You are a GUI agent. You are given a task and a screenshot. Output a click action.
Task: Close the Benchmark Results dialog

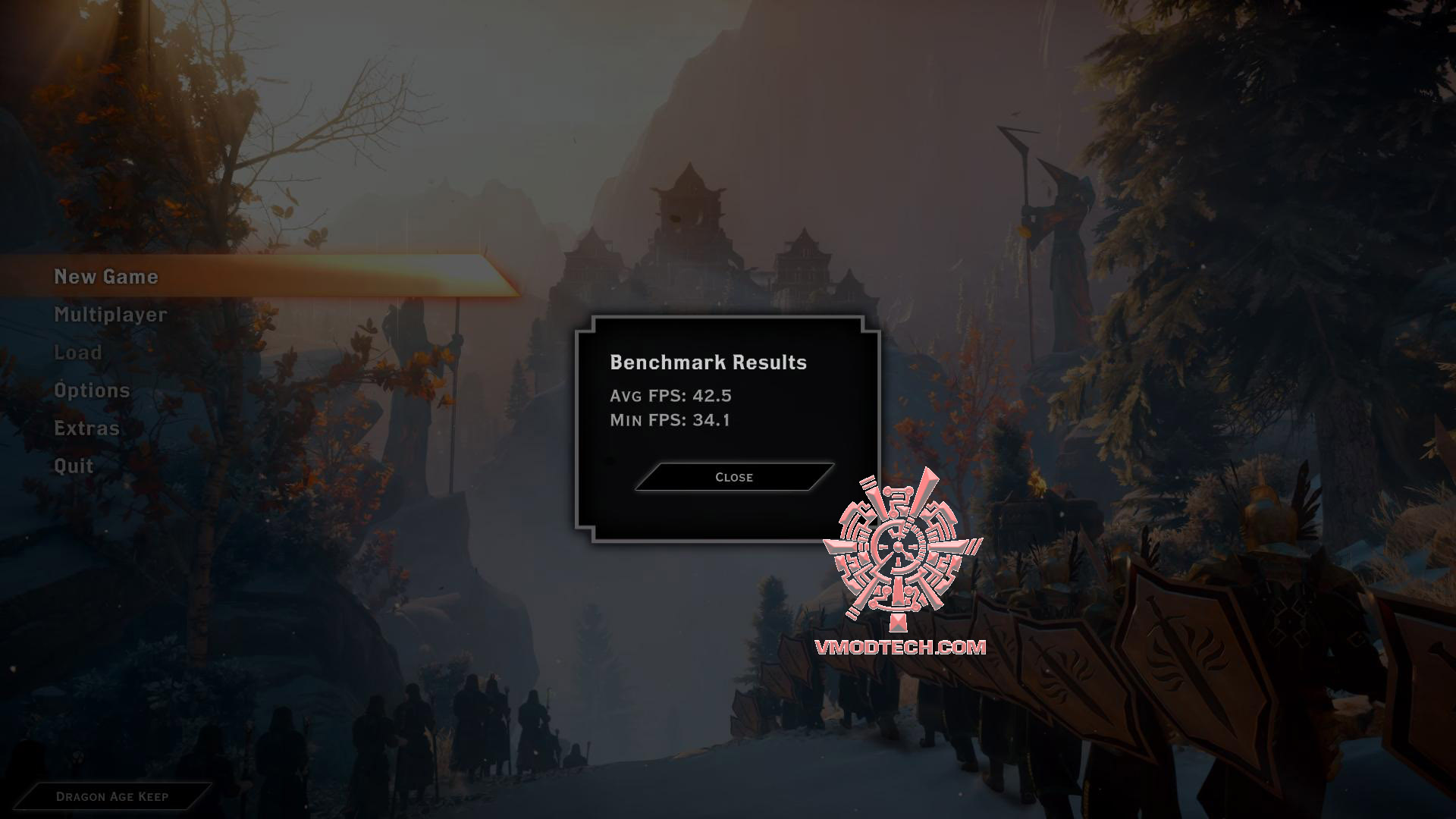733,477
